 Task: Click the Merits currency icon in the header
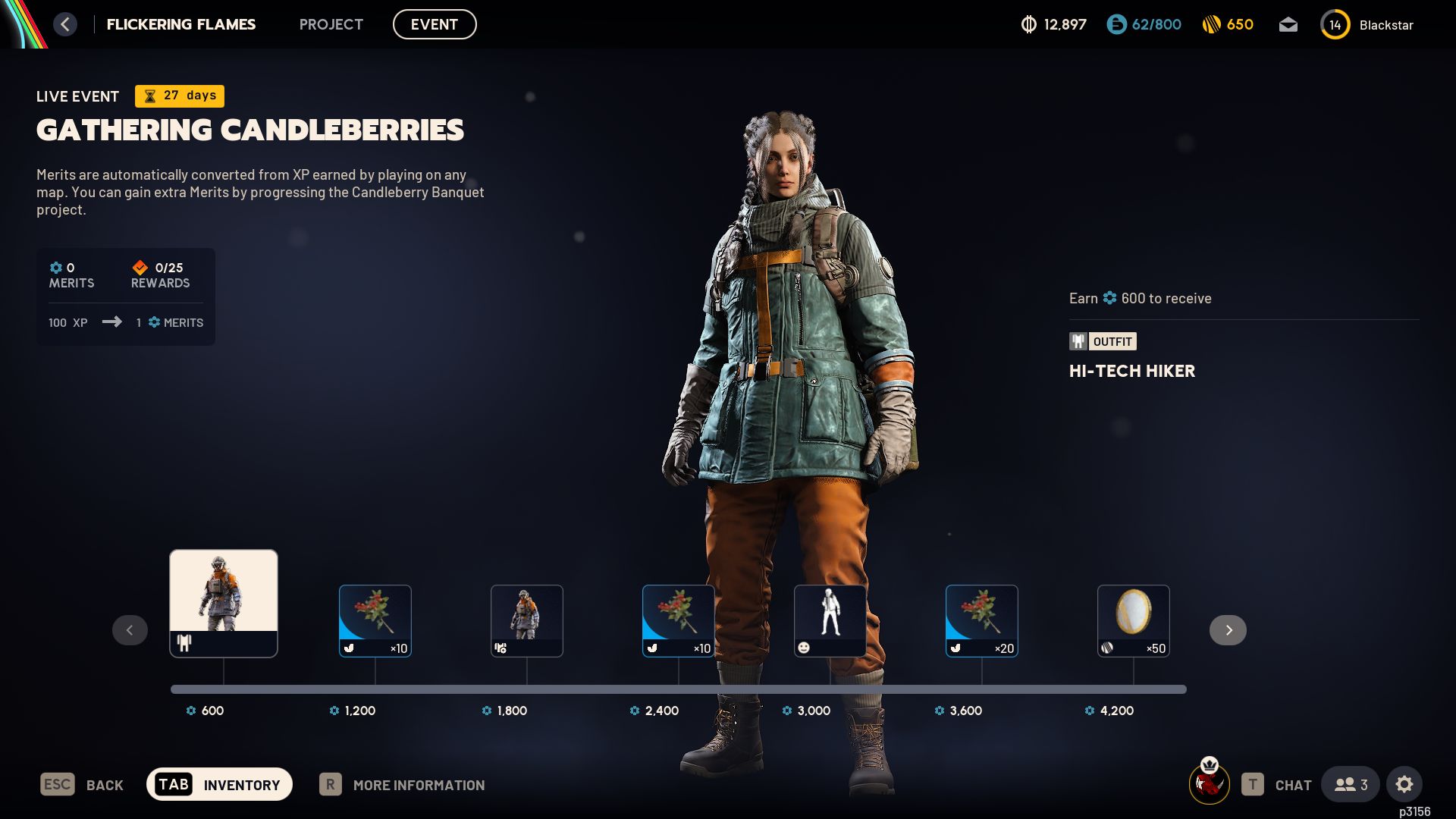pyautogui.click(x=1029, y=24)
